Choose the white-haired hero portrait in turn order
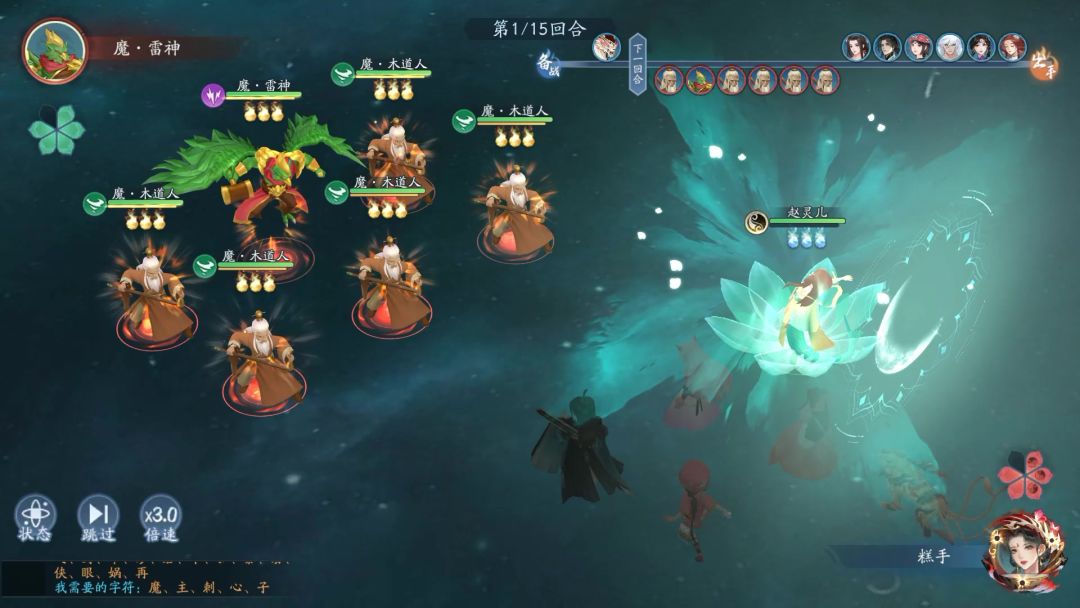This screenshot has height=608, width=1080. pos(949,47)
